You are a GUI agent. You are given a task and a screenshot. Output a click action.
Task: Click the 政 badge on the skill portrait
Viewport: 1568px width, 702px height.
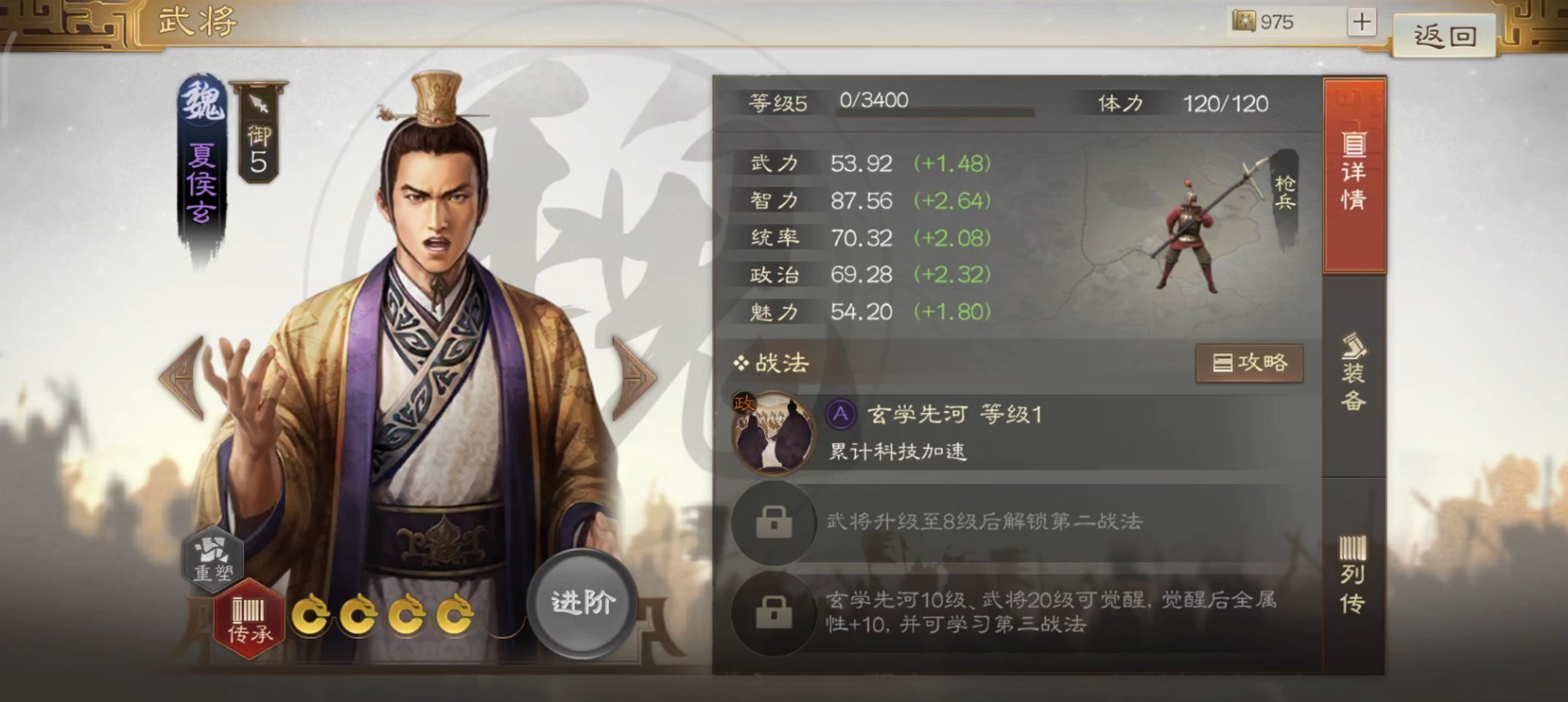pos(744,402)
